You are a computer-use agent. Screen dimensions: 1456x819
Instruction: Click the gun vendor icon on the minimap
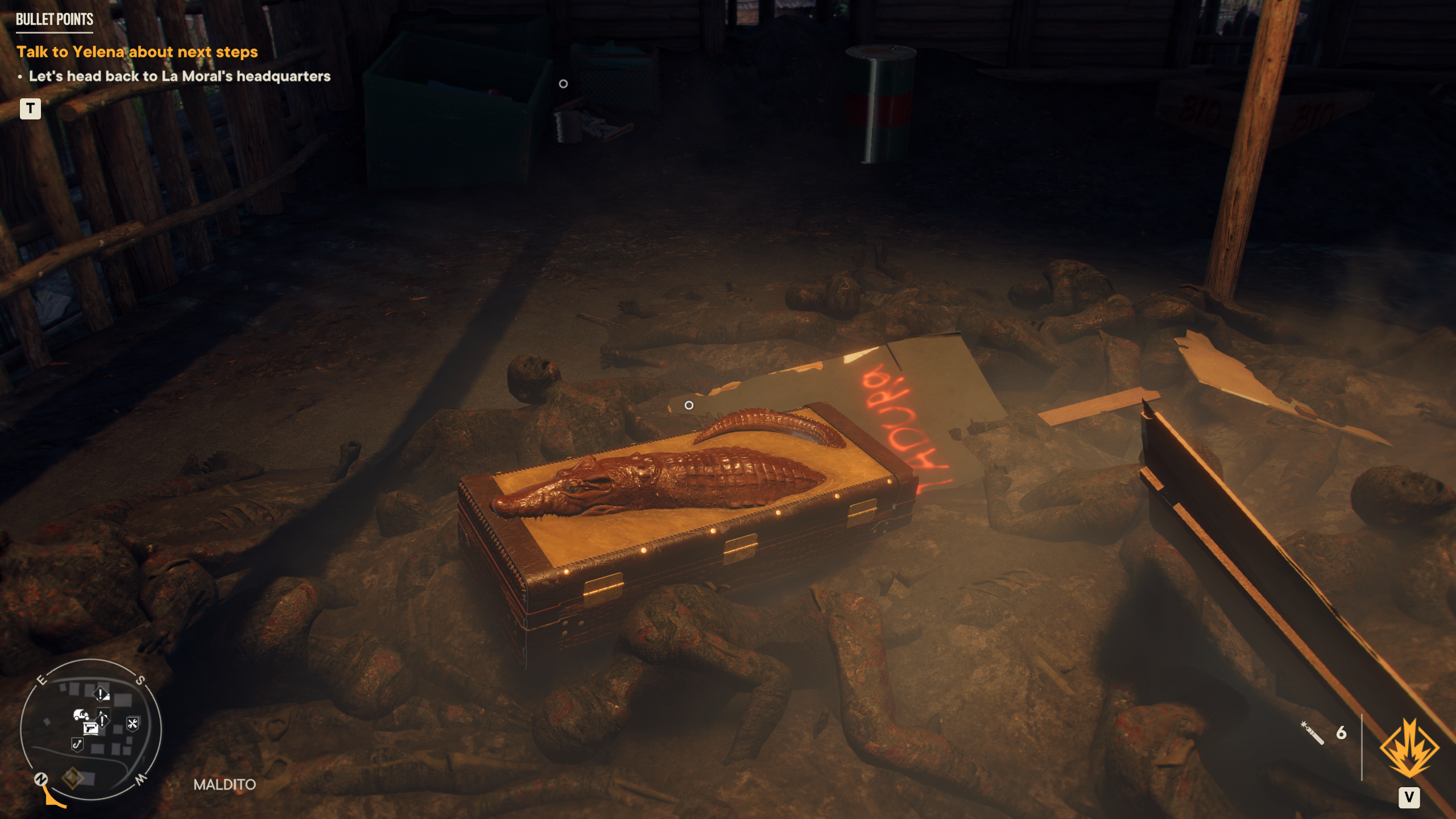pyautogui.click(x=90, y=729)
